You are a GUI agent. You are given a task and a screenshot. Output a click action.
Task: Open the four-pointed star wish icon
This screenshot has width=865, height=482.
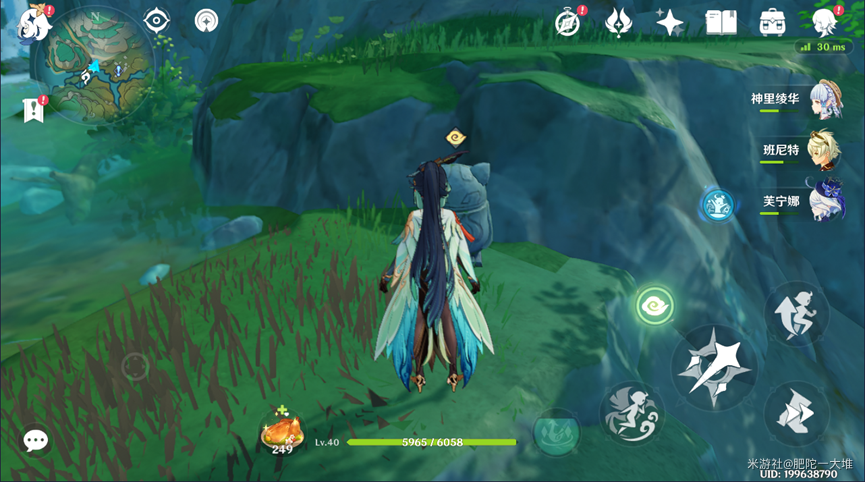point(670,22)
